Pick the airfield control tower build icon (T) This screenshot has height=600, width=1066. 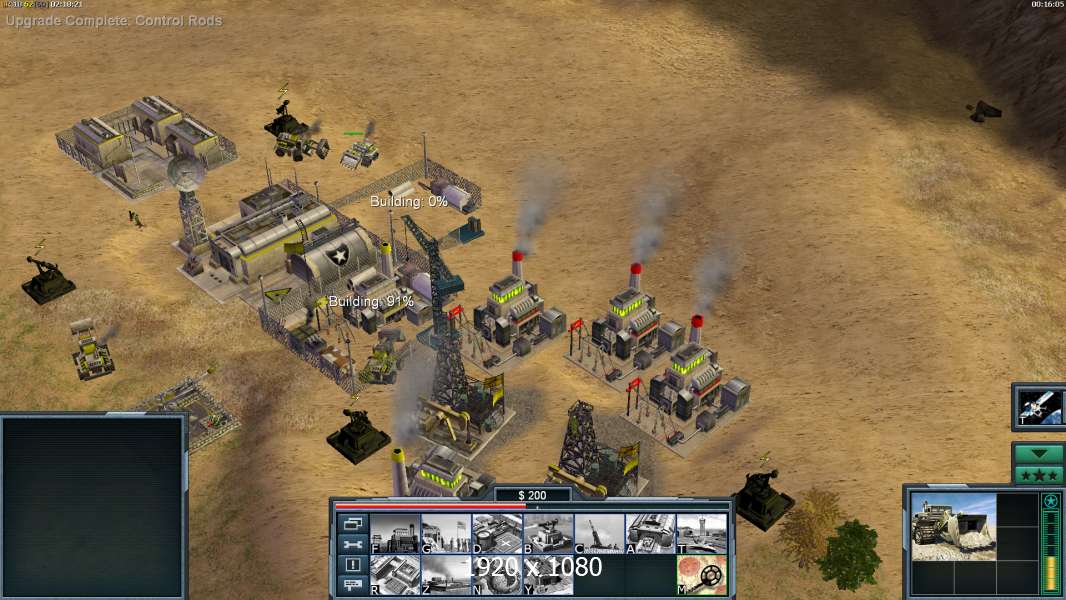click(701, 534)
